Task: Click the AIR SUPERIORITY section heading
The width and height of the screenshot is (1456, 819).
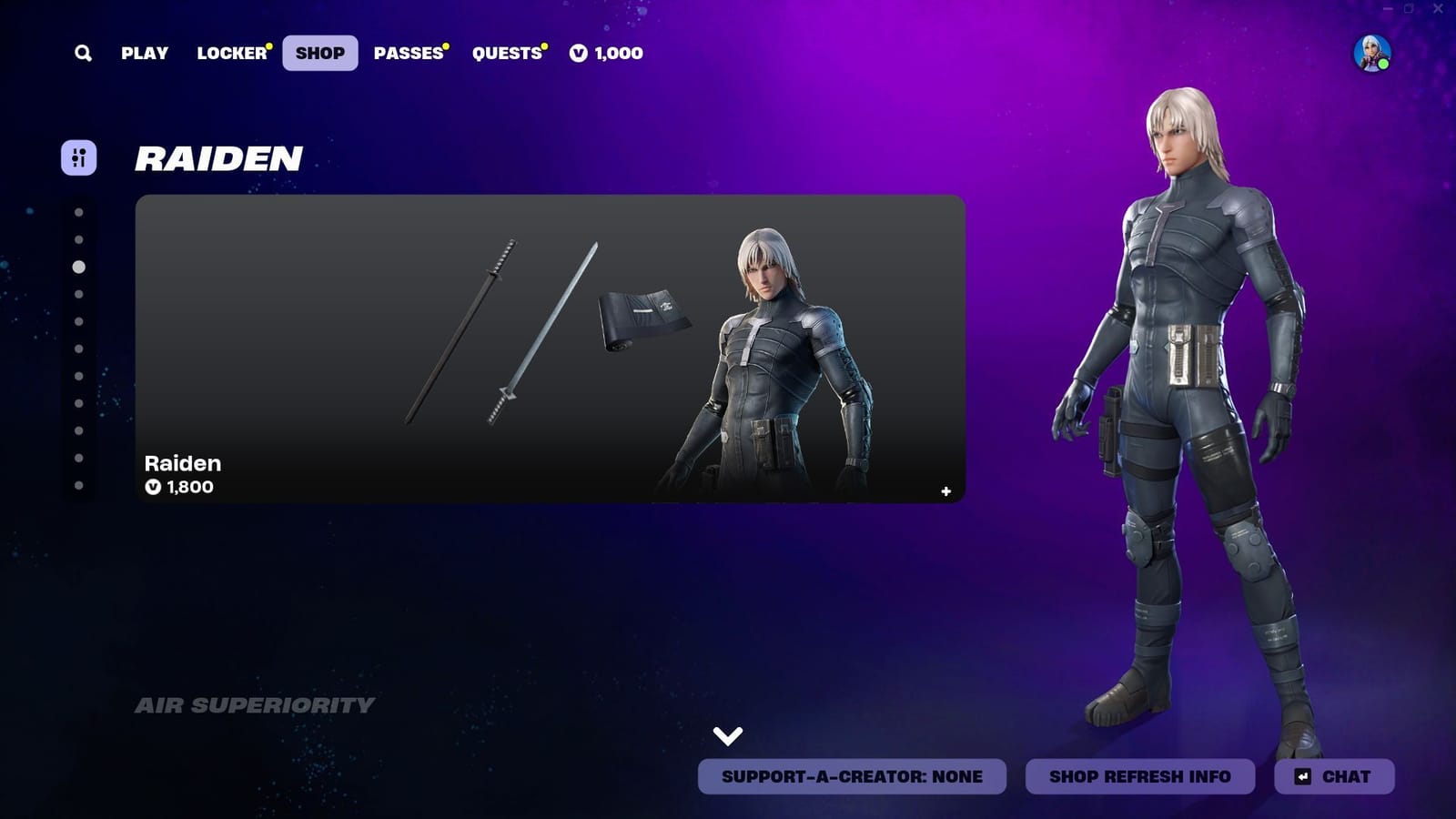Action: 255,703
